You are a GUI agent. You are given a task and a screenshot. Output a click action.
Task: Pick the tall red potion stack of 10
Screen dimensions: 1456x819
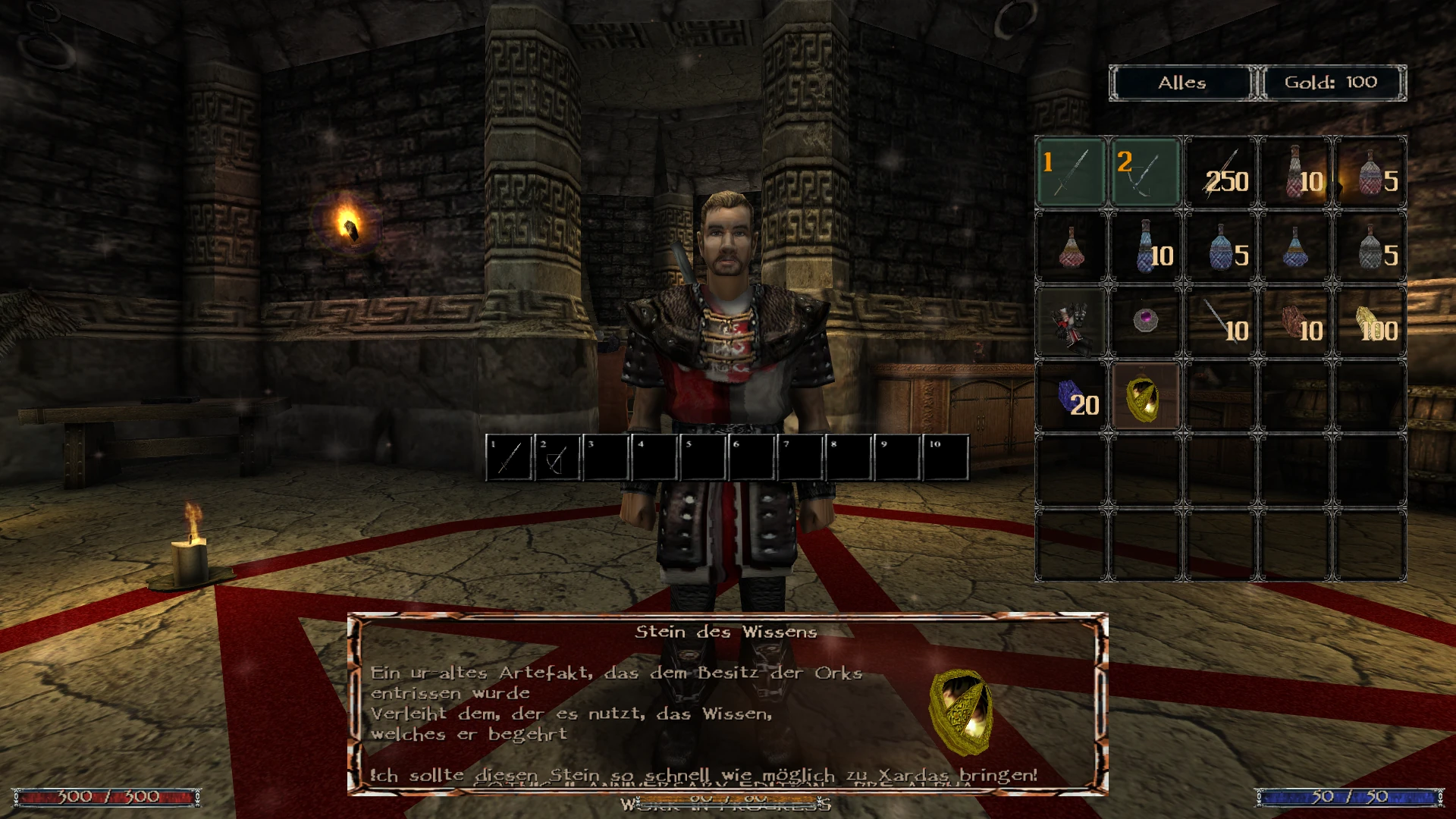(1294, 172)
